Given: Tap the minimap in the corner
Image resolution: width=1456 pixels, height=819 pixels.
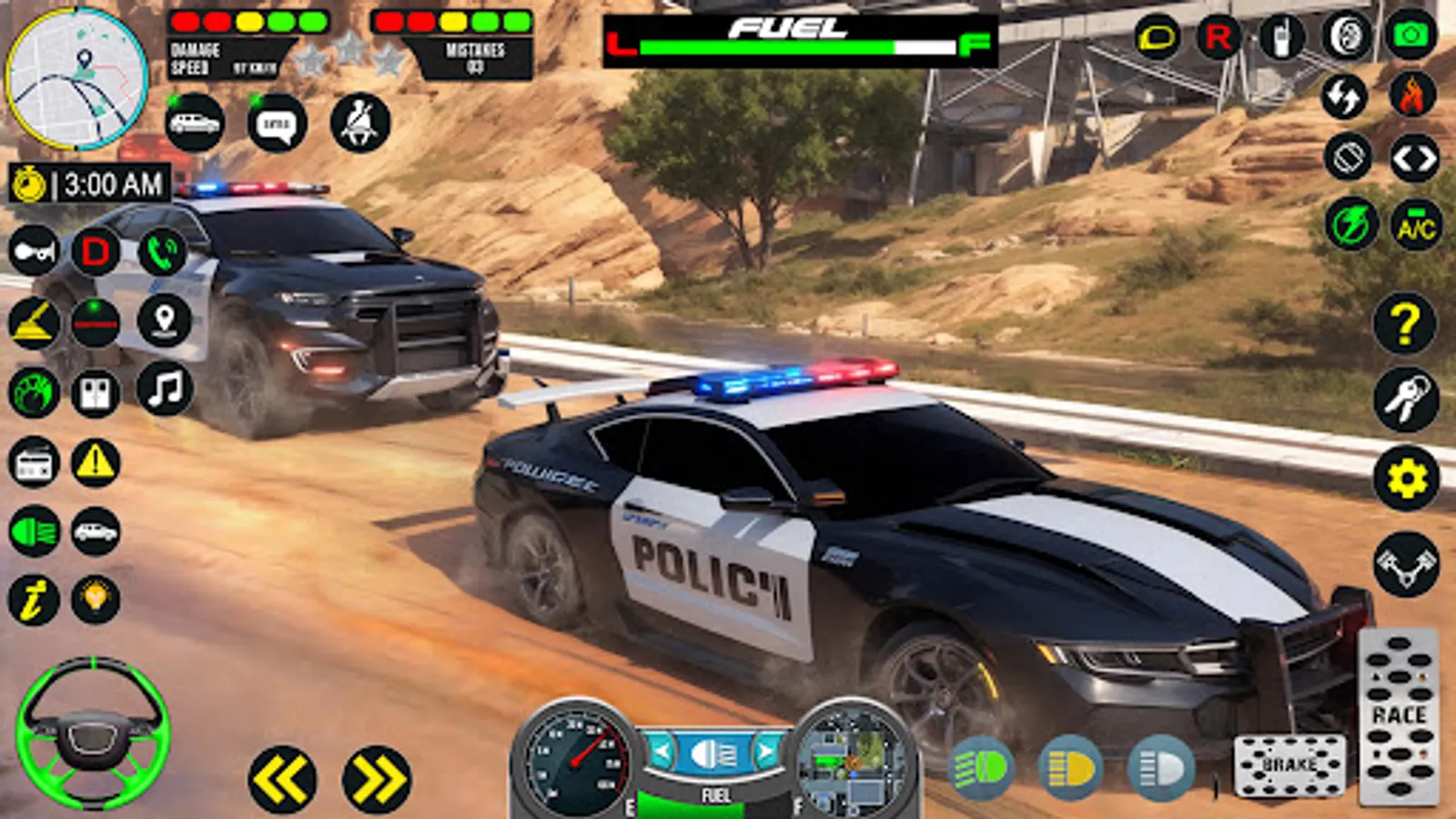Looking at the screenshot, I should pos(77,77).
